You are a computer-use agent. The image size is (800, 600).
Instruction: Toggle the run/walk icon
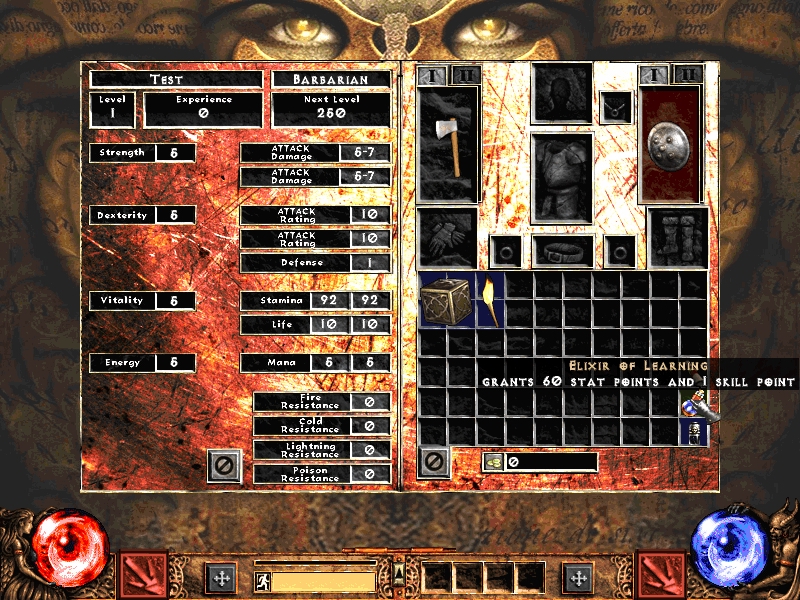click(263, 579)
